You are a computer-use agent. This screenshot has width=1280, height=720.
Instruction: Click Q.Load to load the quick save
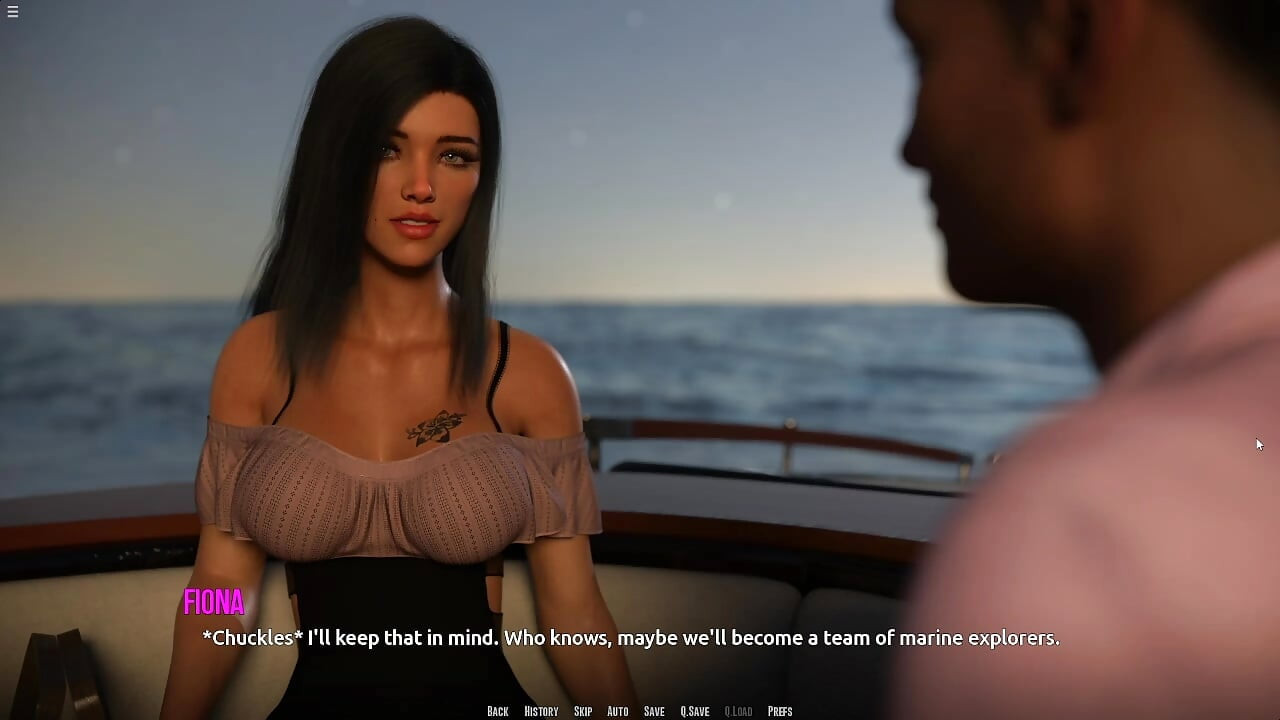click(x=738, y=711)
